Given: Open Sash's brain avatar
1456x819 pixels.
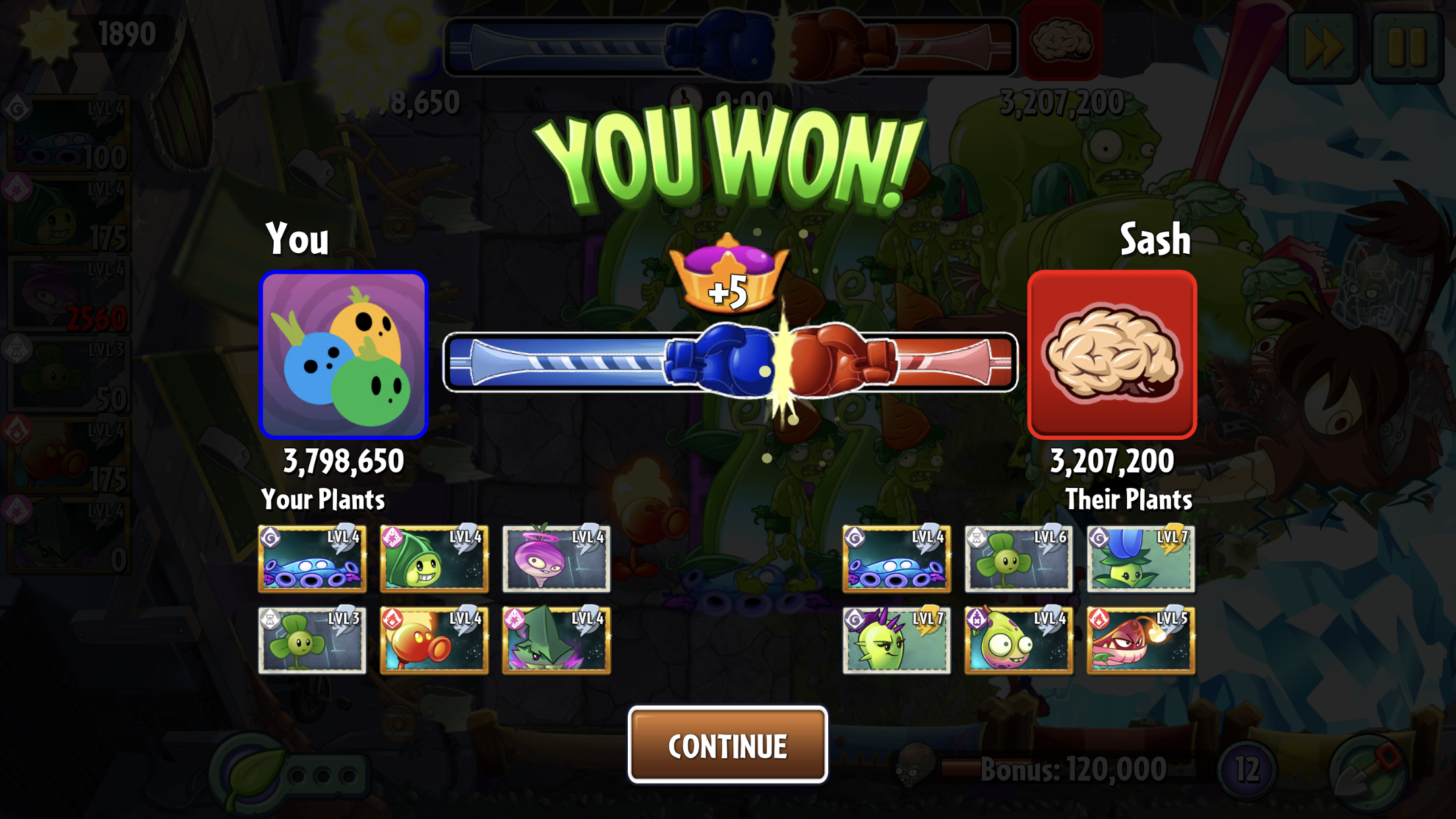Looking at the screenshot, I should (1112, 355).
